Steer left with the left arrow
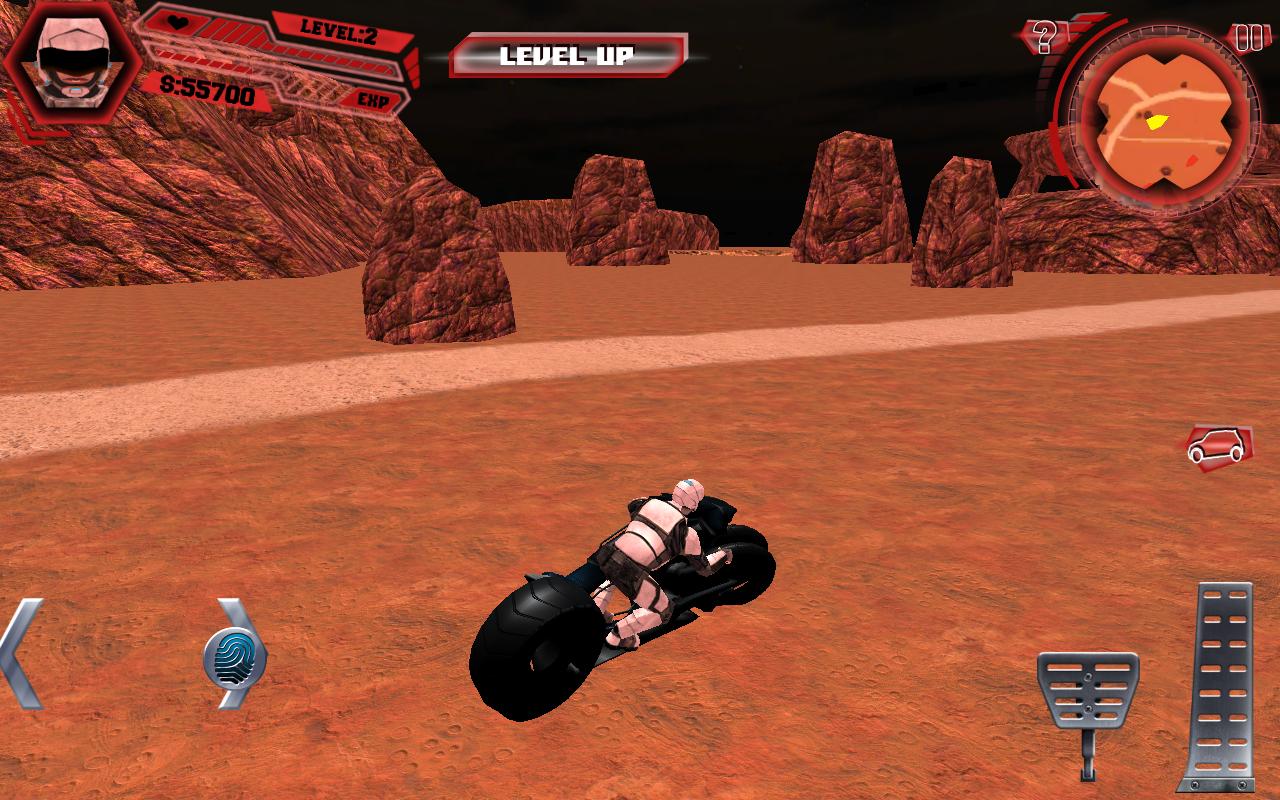Viewport: 1280px width, 800px height. [22, 655]
